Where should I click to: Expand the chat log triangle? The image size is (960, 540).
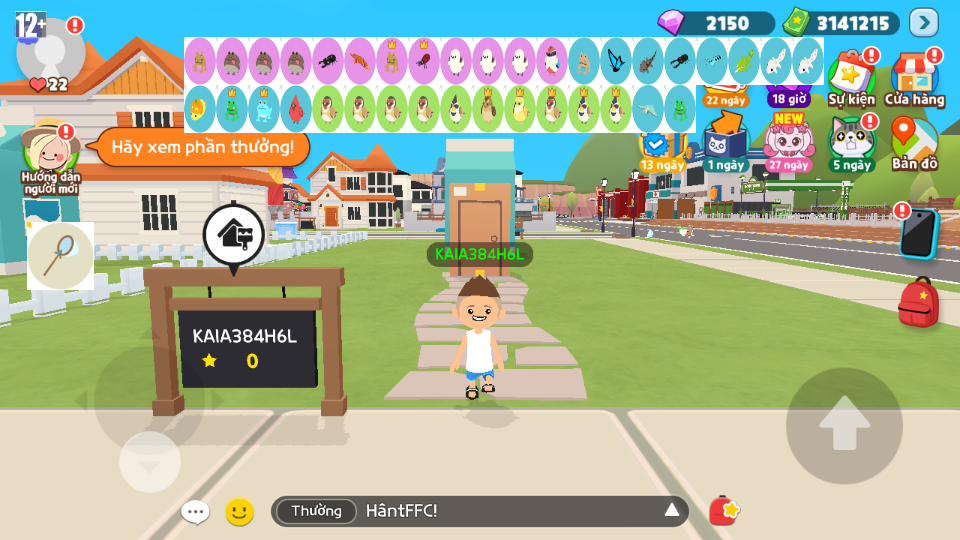coord(672,511)
